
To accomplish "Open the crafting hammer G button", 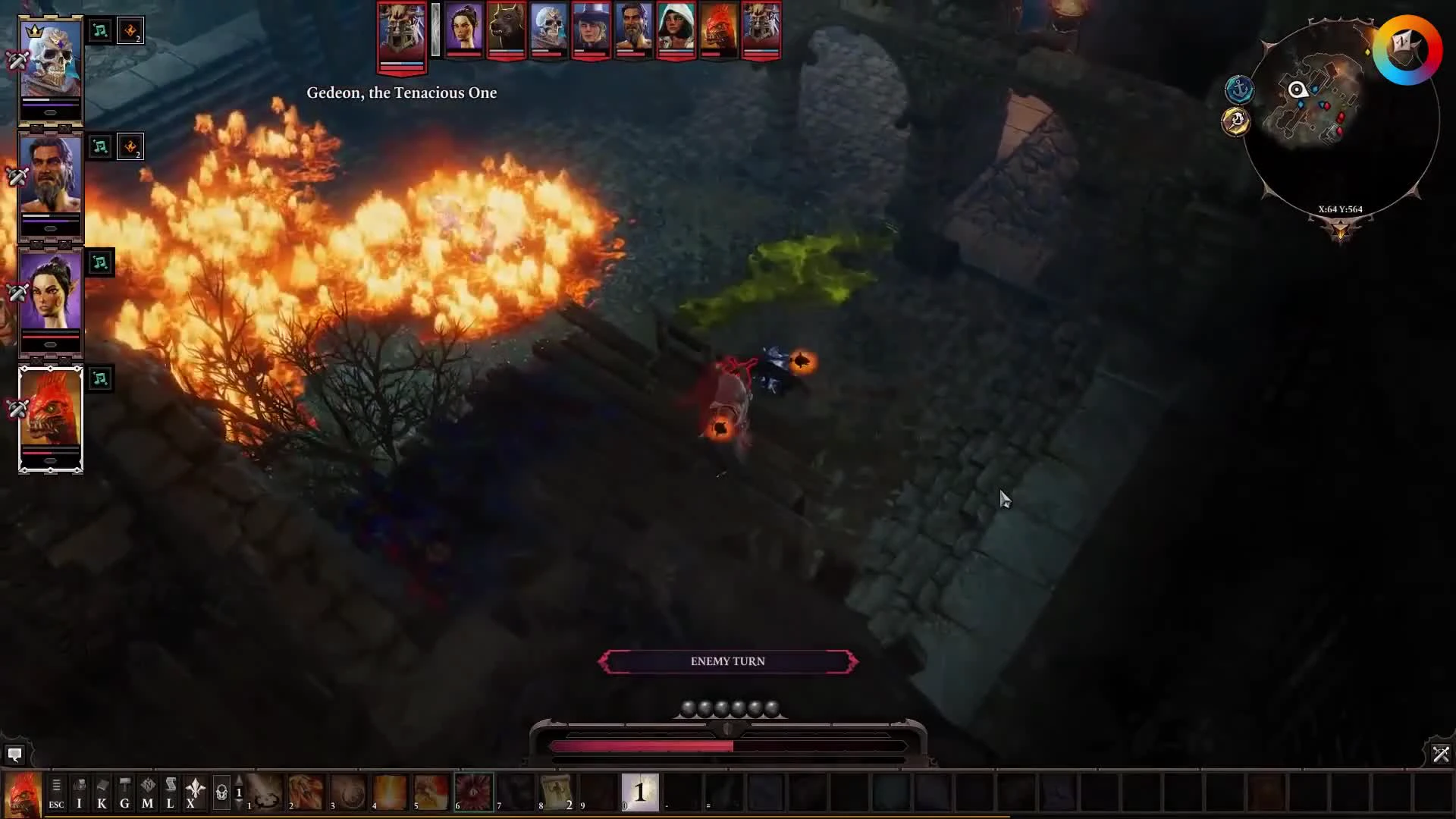I will [x=124, y=794].
